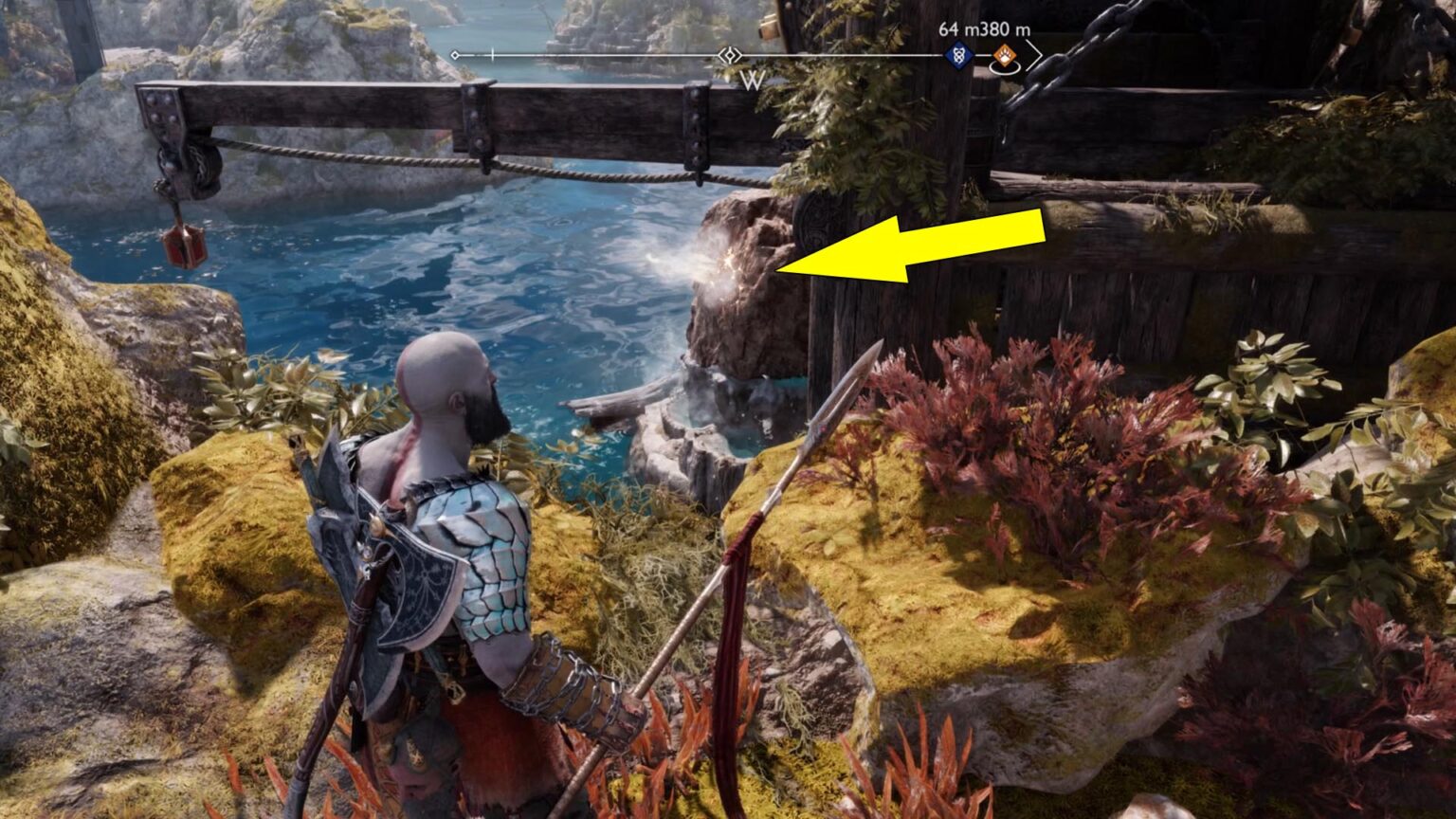Click the tick mark on the left compass segment
The width and height of the screenshot is (1456, 819).
(492, 53)
